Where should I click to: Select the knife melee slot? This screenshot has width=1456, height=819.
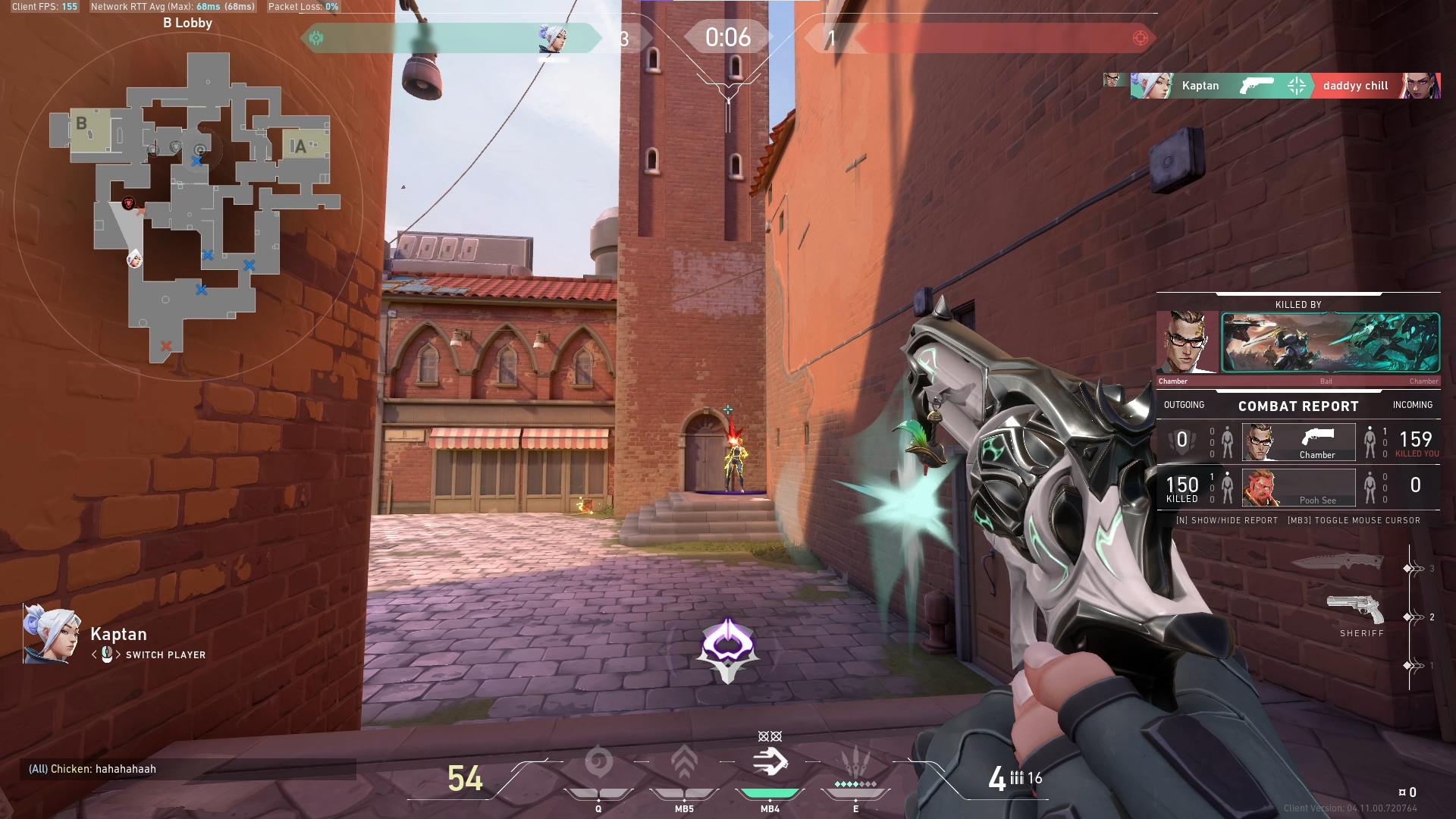pyautogui.click(x=1337, y=562)
